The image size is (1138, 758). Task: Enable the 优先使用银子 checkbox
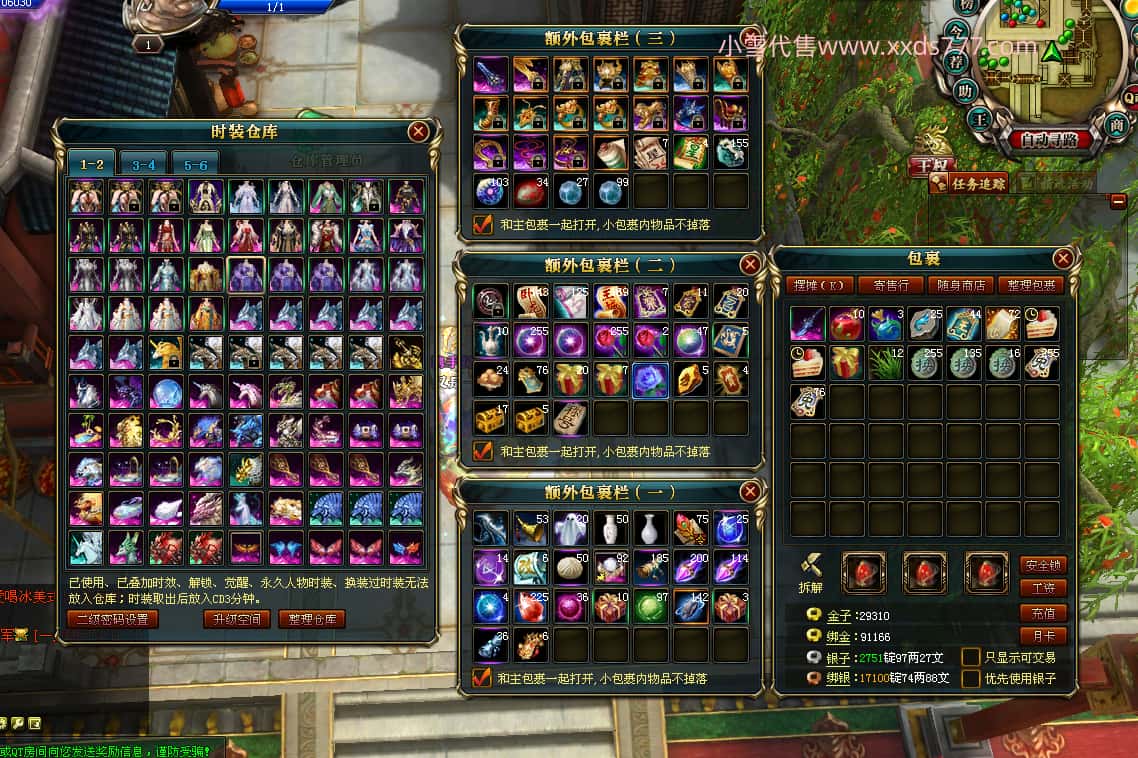[x=971, y=679]
